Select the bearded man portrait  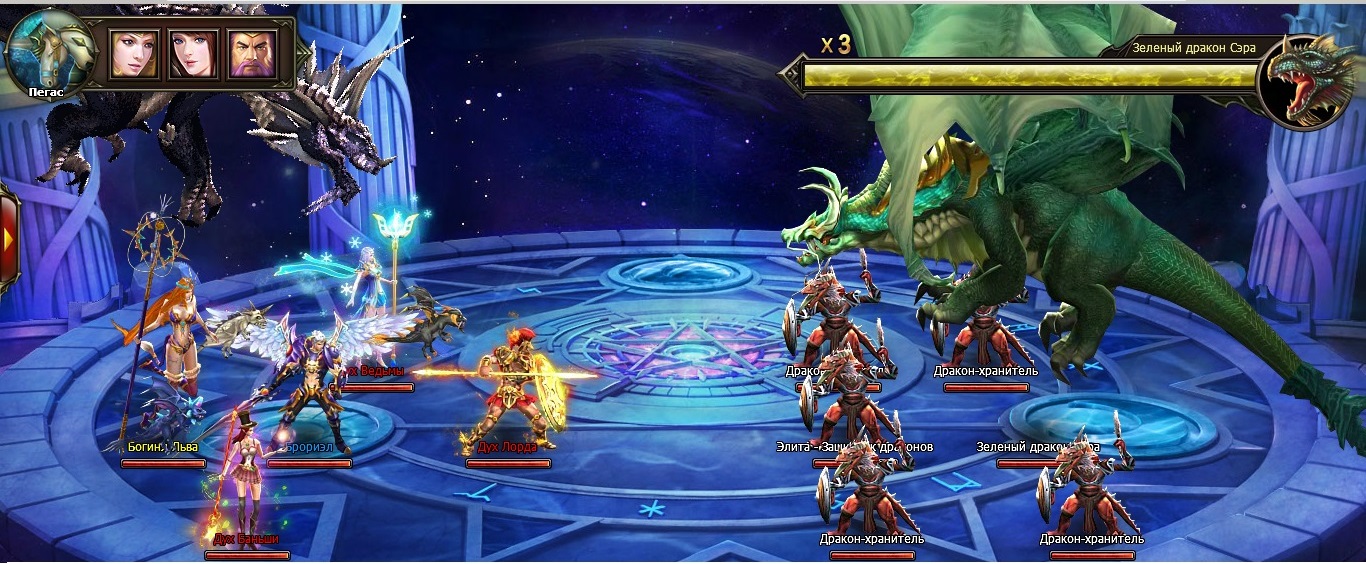coord(252,53)
